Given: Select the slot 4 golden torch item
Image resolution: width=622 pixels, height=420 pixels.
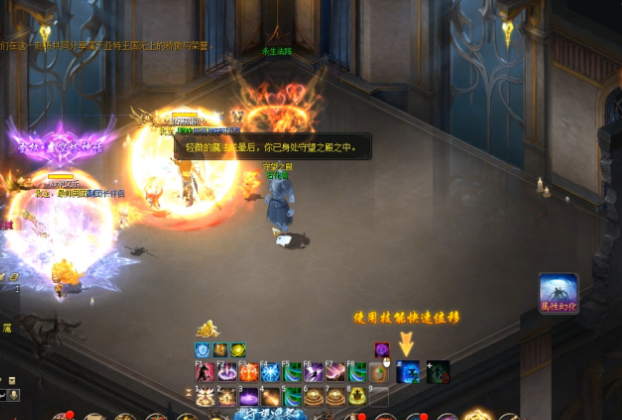Looking at the screenshot, I should pos(270,396).
